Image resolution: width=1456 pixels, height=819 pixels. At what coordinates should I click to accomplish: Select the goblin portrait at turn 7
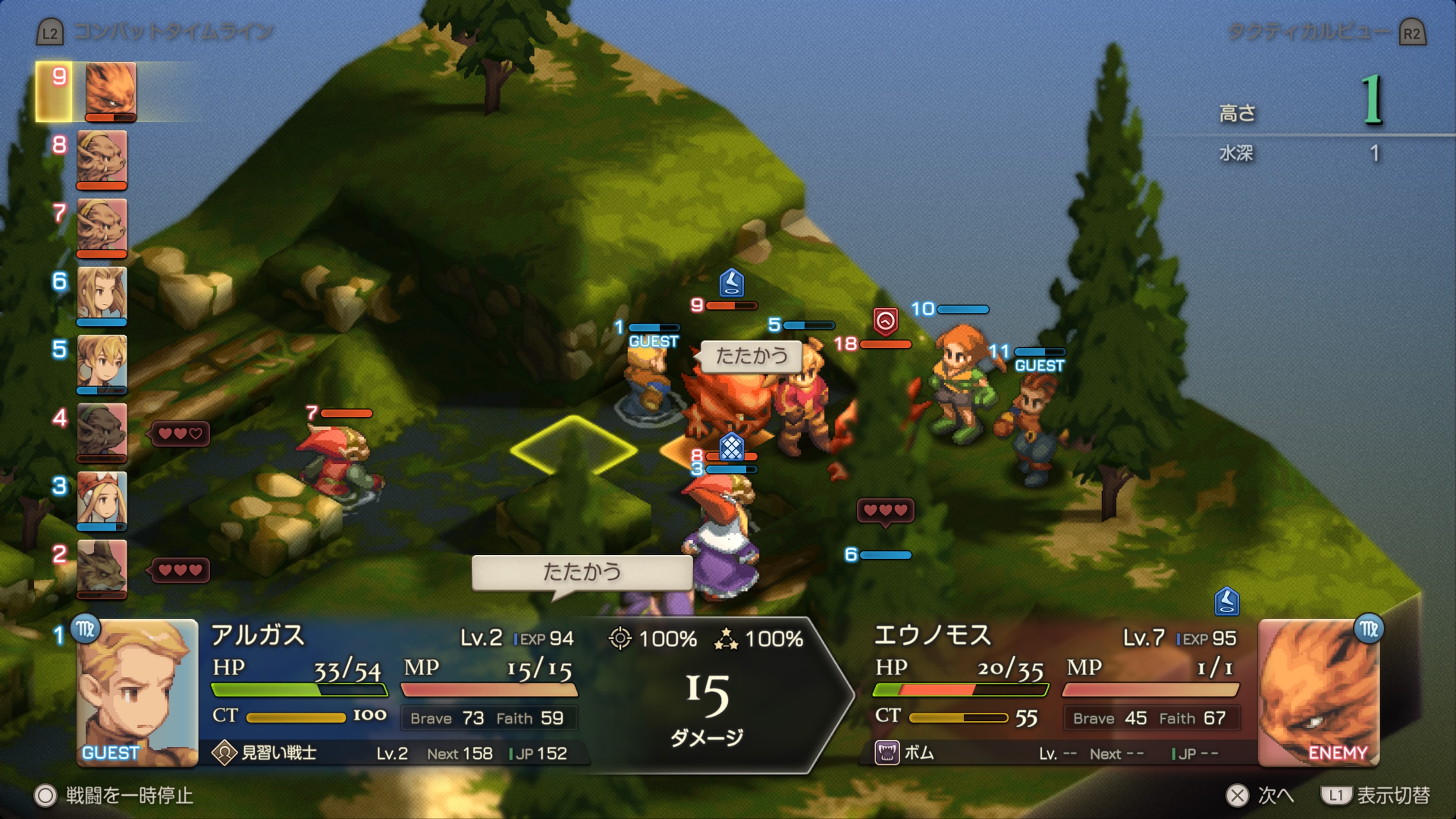(102, 226)
